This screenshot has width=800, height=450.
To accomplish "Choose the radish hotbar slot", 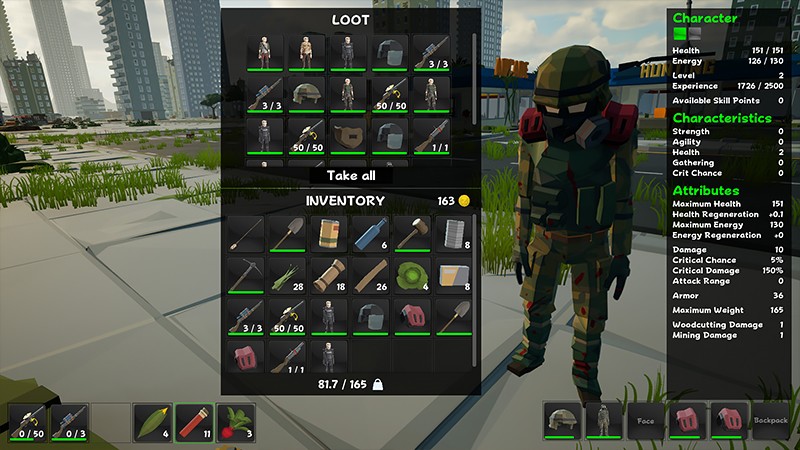I will (x=236, y=422).
